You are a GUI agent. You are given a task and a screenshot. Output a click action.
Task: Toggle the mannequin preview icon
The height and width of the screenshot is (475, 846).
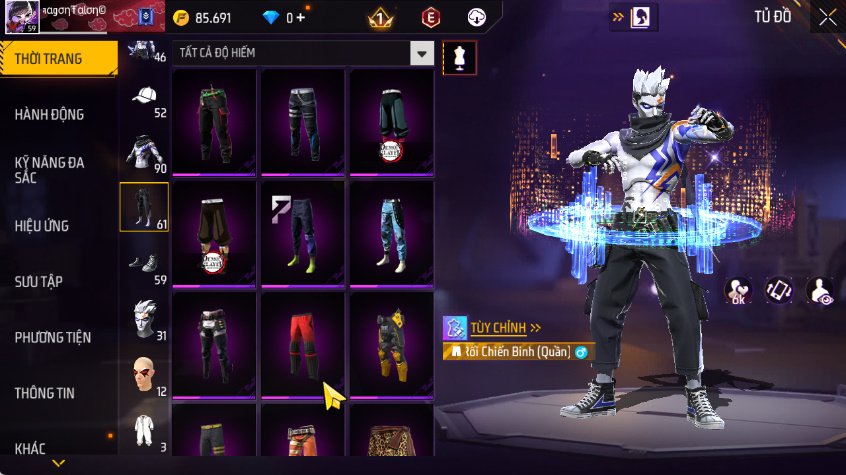[x=460, y=57]
